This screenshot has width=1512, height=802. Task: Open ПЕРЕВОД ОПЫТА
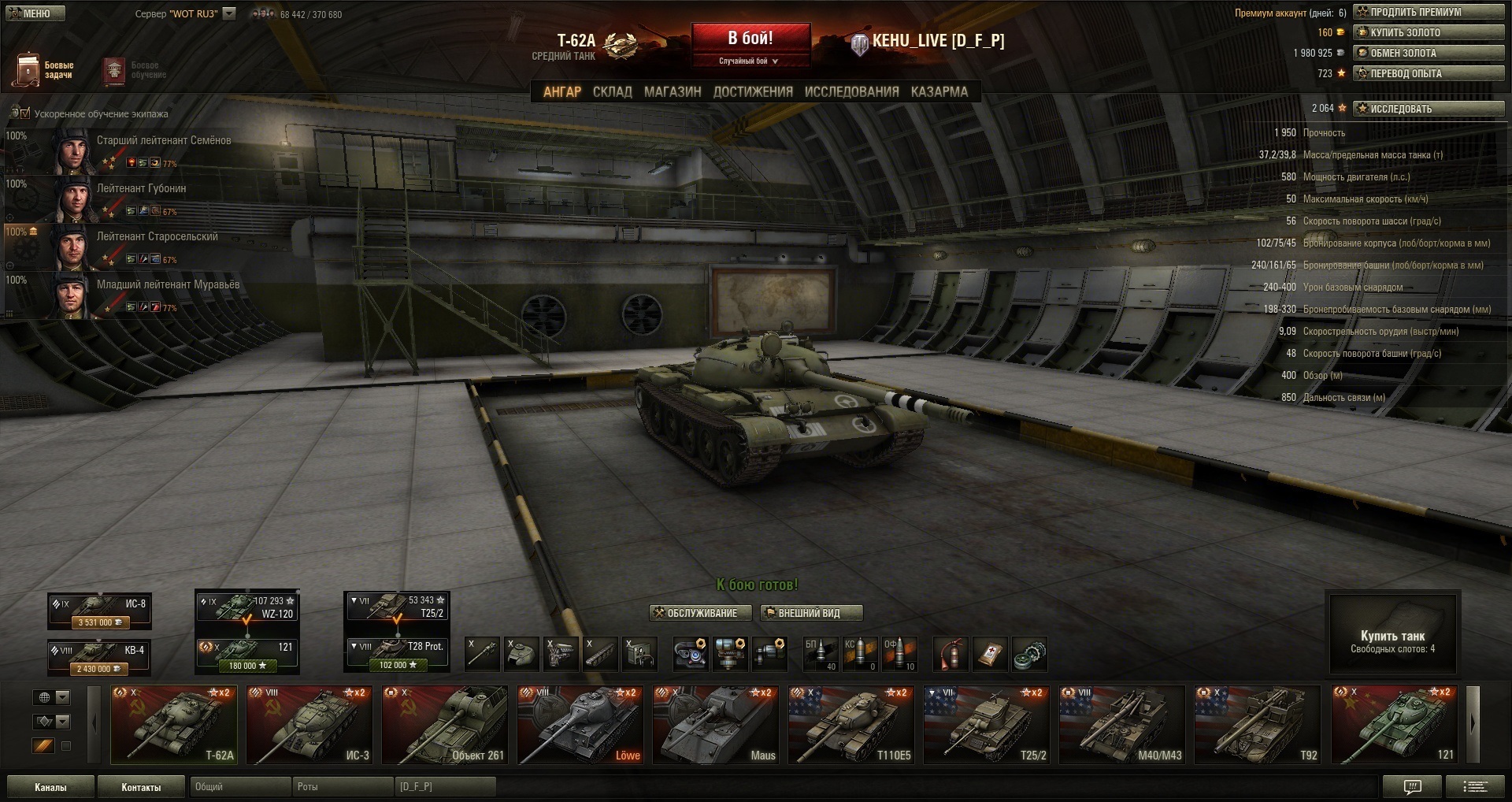click(x=1429, y=73)
